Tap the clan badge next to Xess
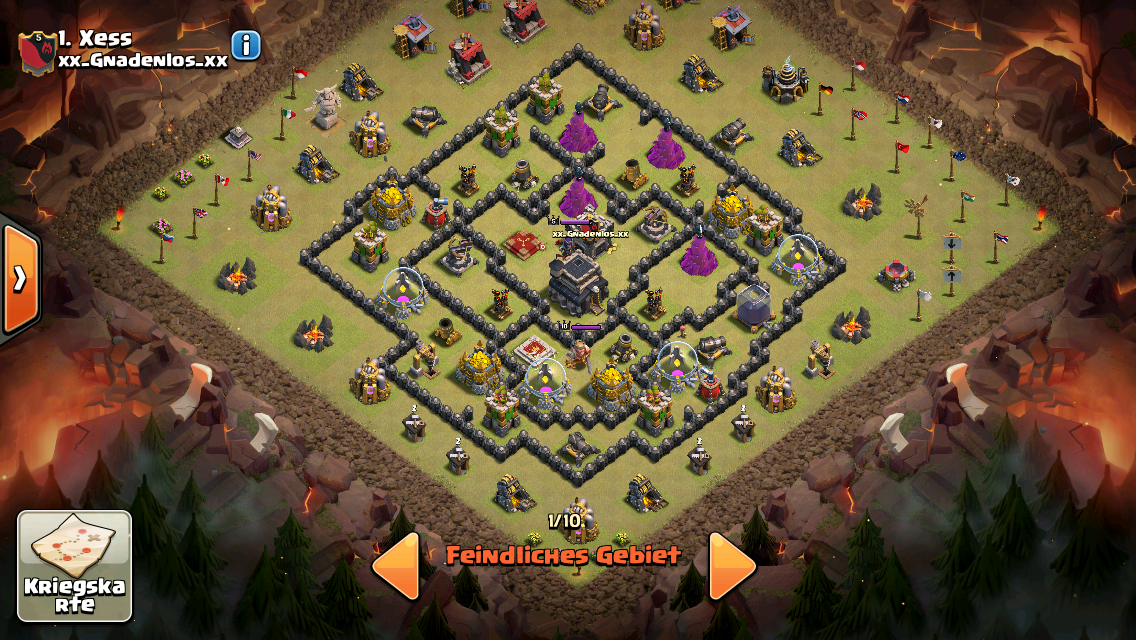Image resolution: width=1136 pixels, height=640 pixels. [x=36, y=50]
